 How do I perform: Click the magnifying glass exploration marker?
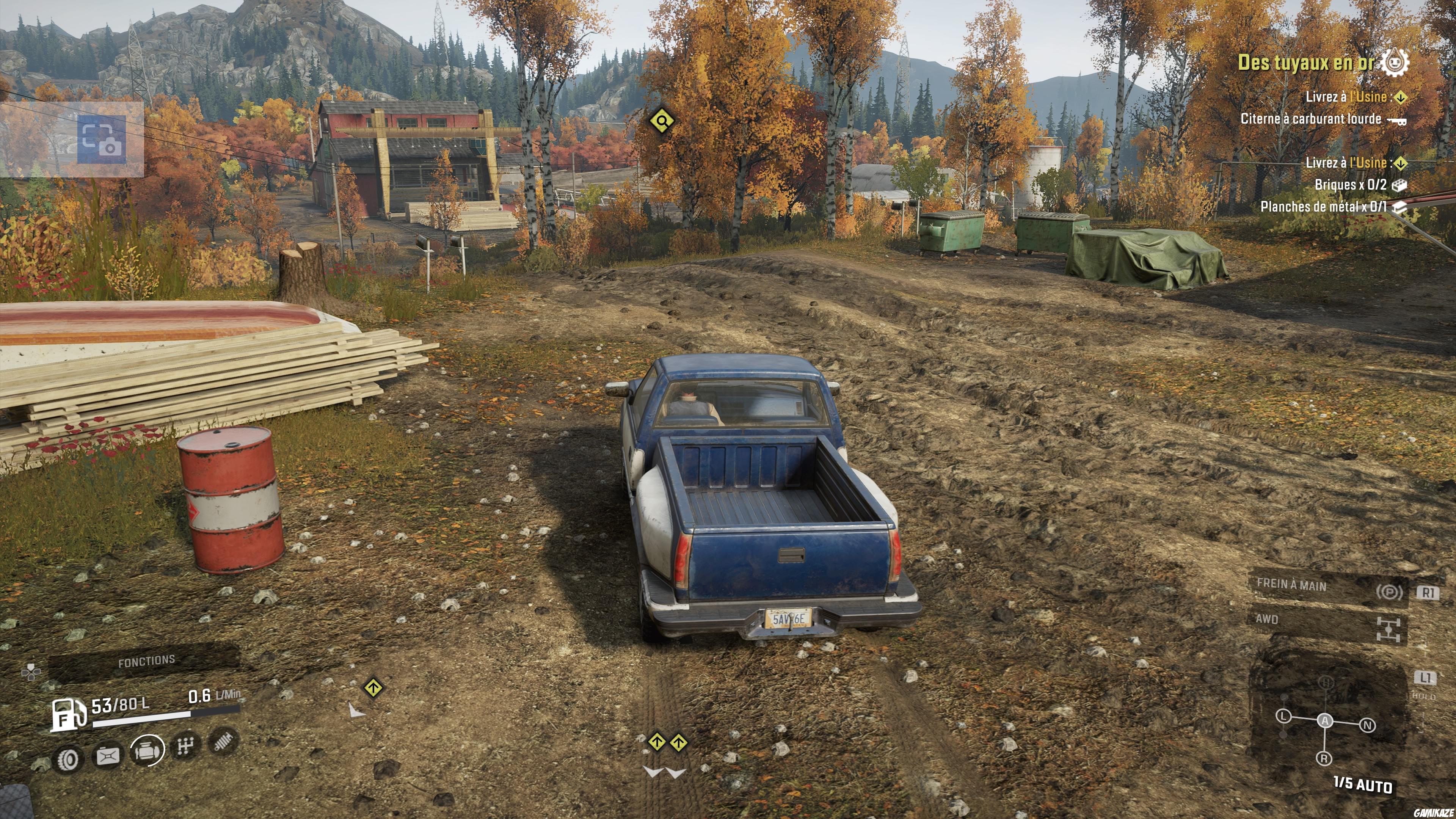[x=661, y=121]
